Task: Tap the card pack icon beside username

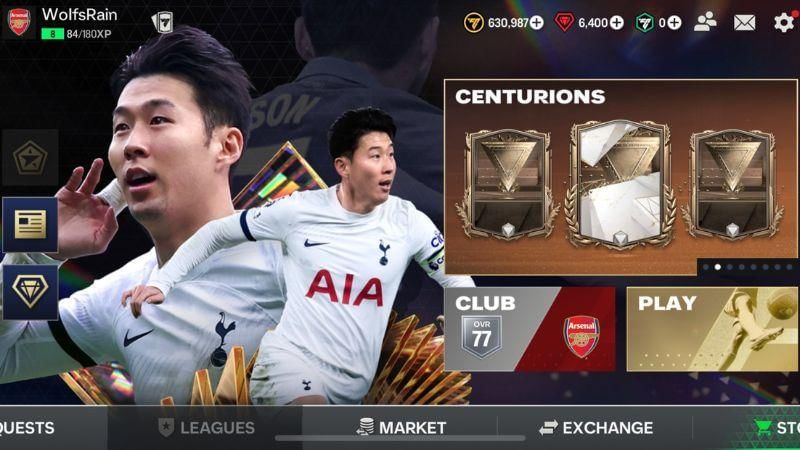Action: (x=162, y=22)
